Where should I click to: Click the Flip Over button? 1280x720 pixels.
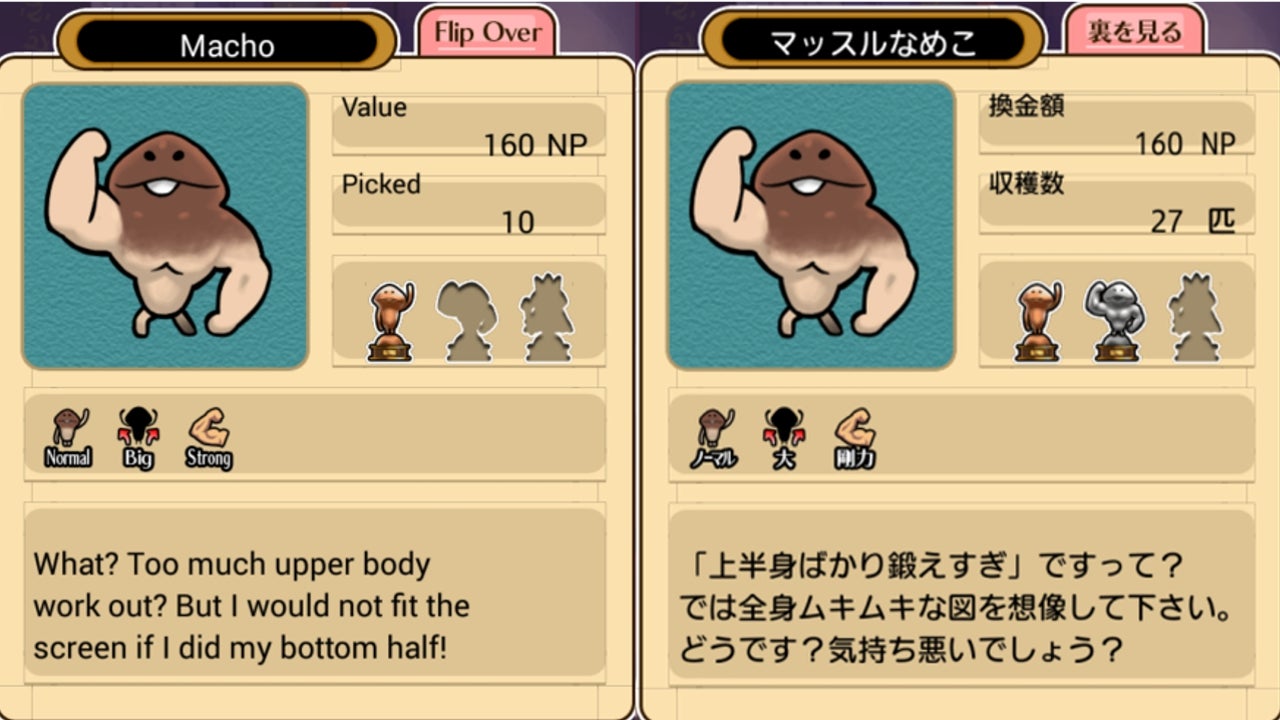[486, 33]
